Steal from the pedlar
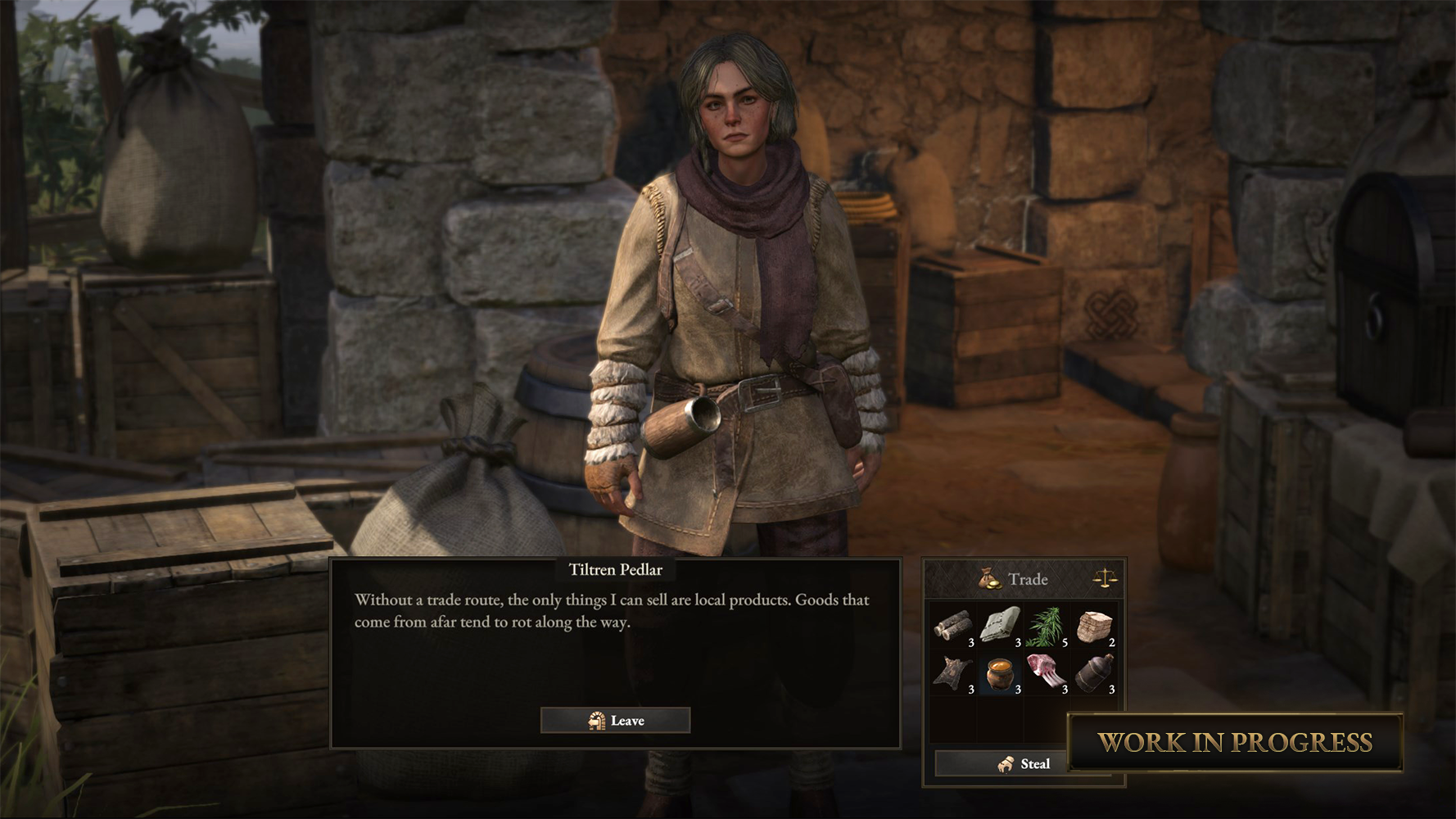Viewport: 1456px width, 819px height. [x=1024, y=764]
